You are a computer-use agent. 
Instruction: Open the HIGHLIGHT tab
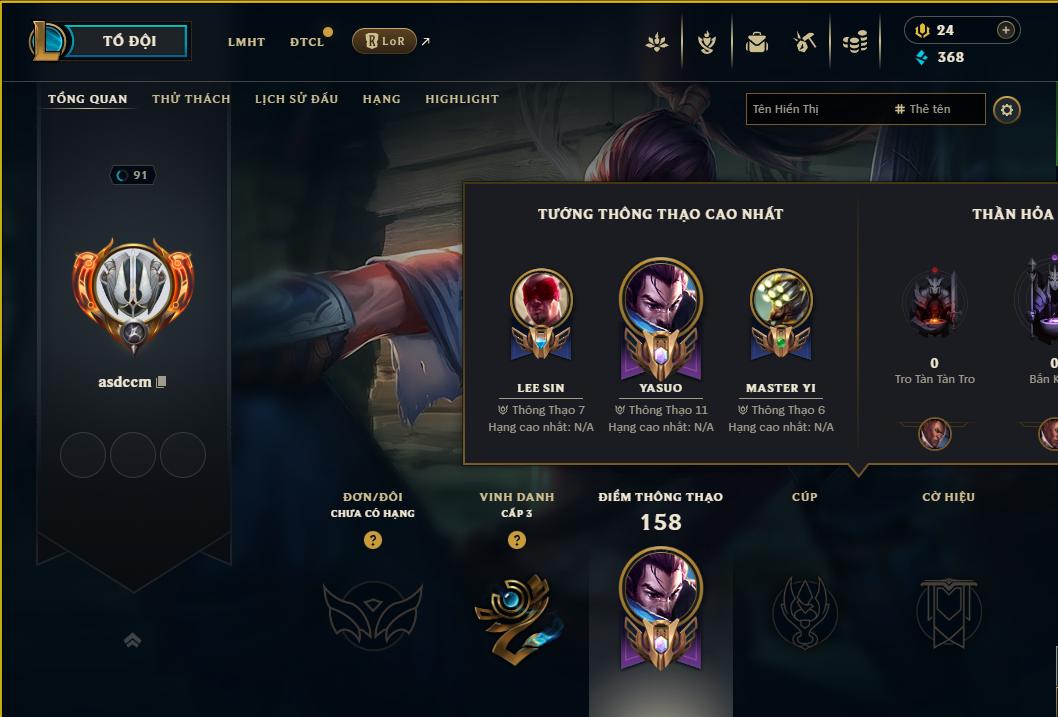click(461, 99)
